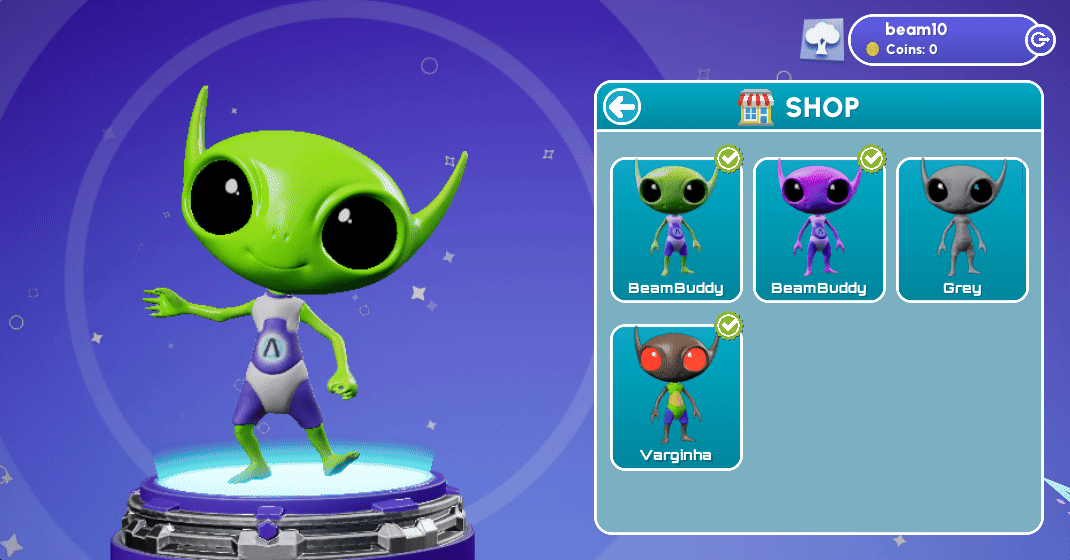Viewport: 1070px width, 560px height.
Task: Open the club suit profile icon
Action: point(824,40)
